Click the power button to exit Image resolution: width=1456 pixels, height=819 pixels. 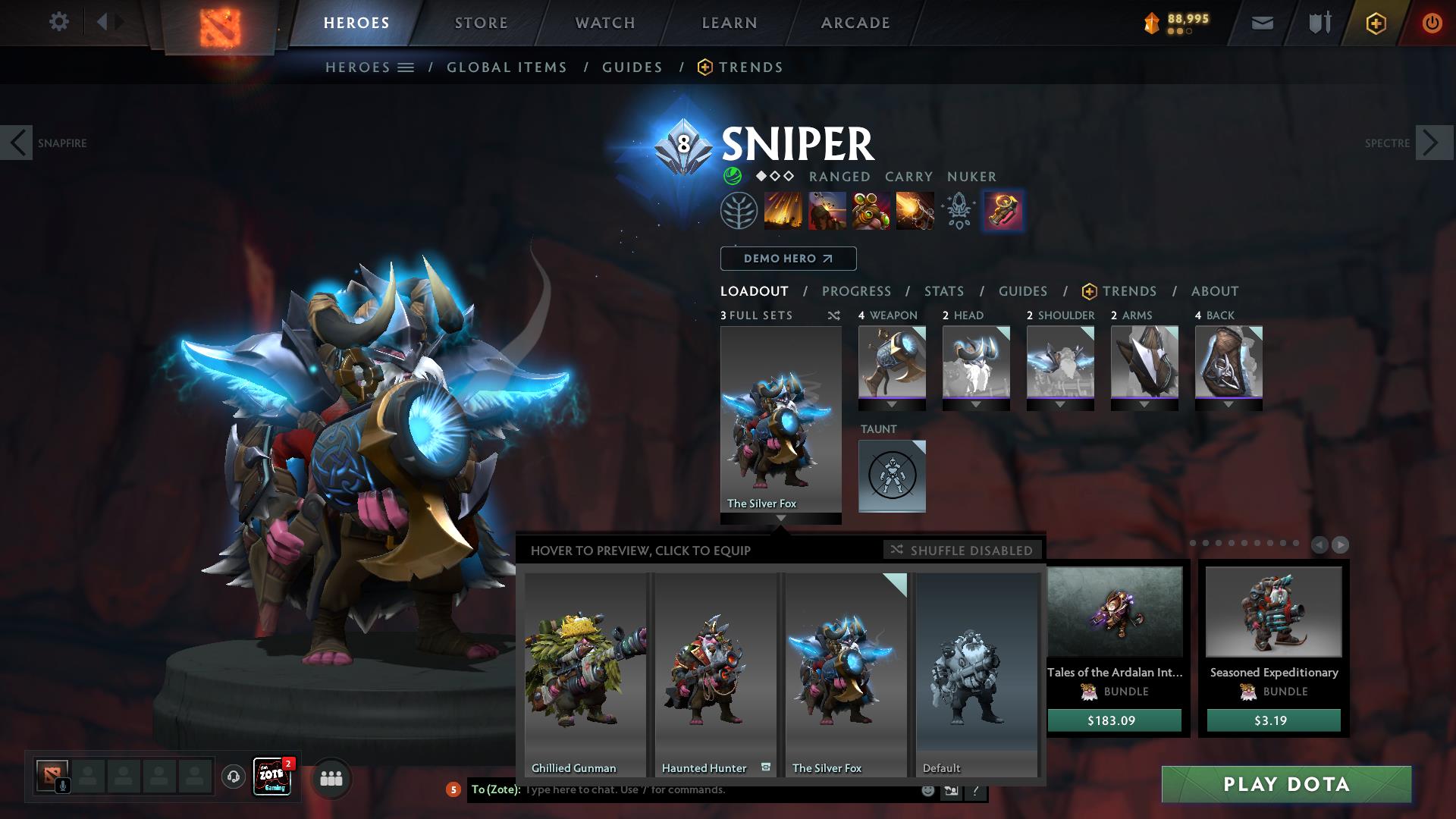point(1432,22)
